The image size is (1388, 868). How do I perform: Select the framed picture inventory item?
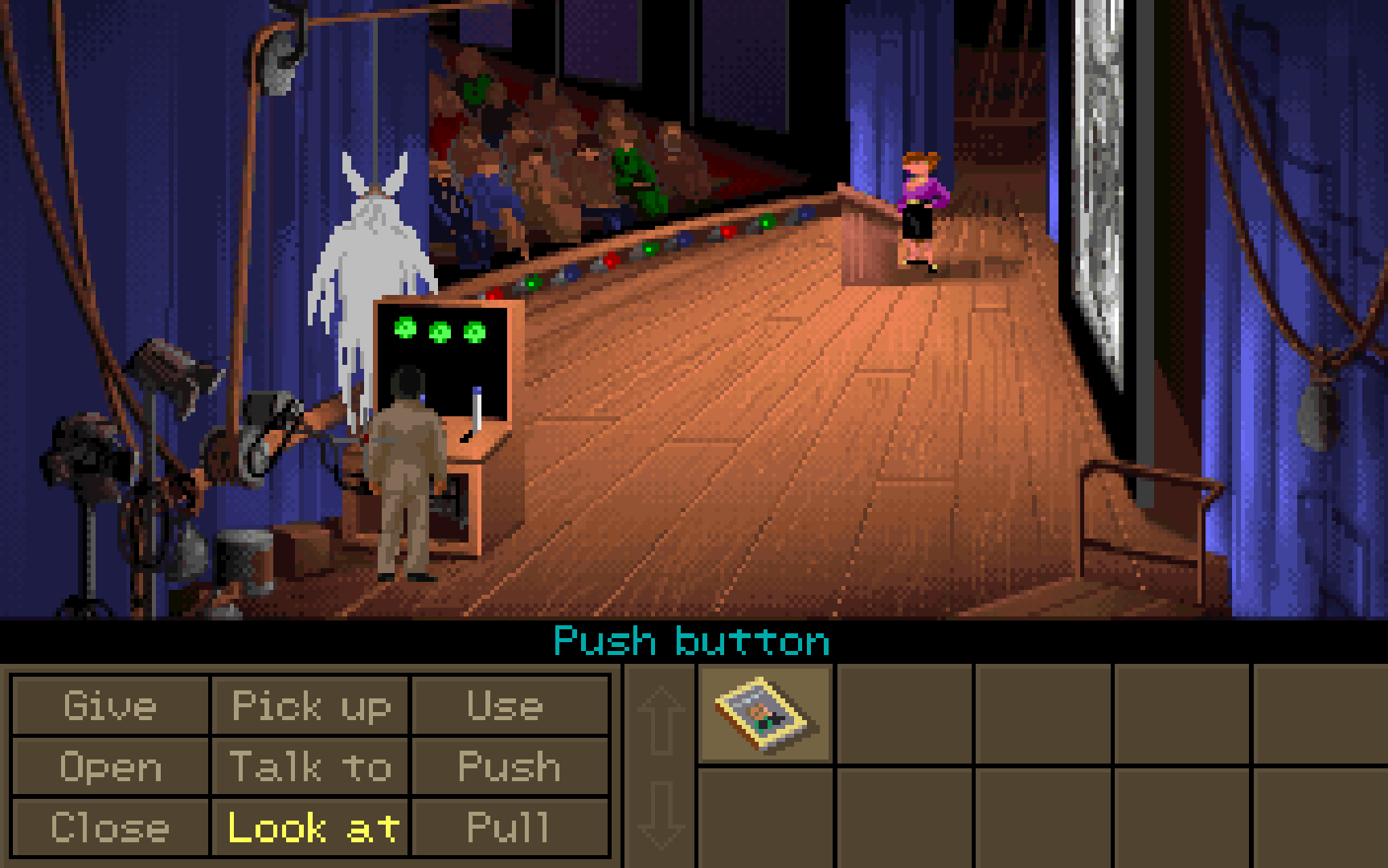765,714
